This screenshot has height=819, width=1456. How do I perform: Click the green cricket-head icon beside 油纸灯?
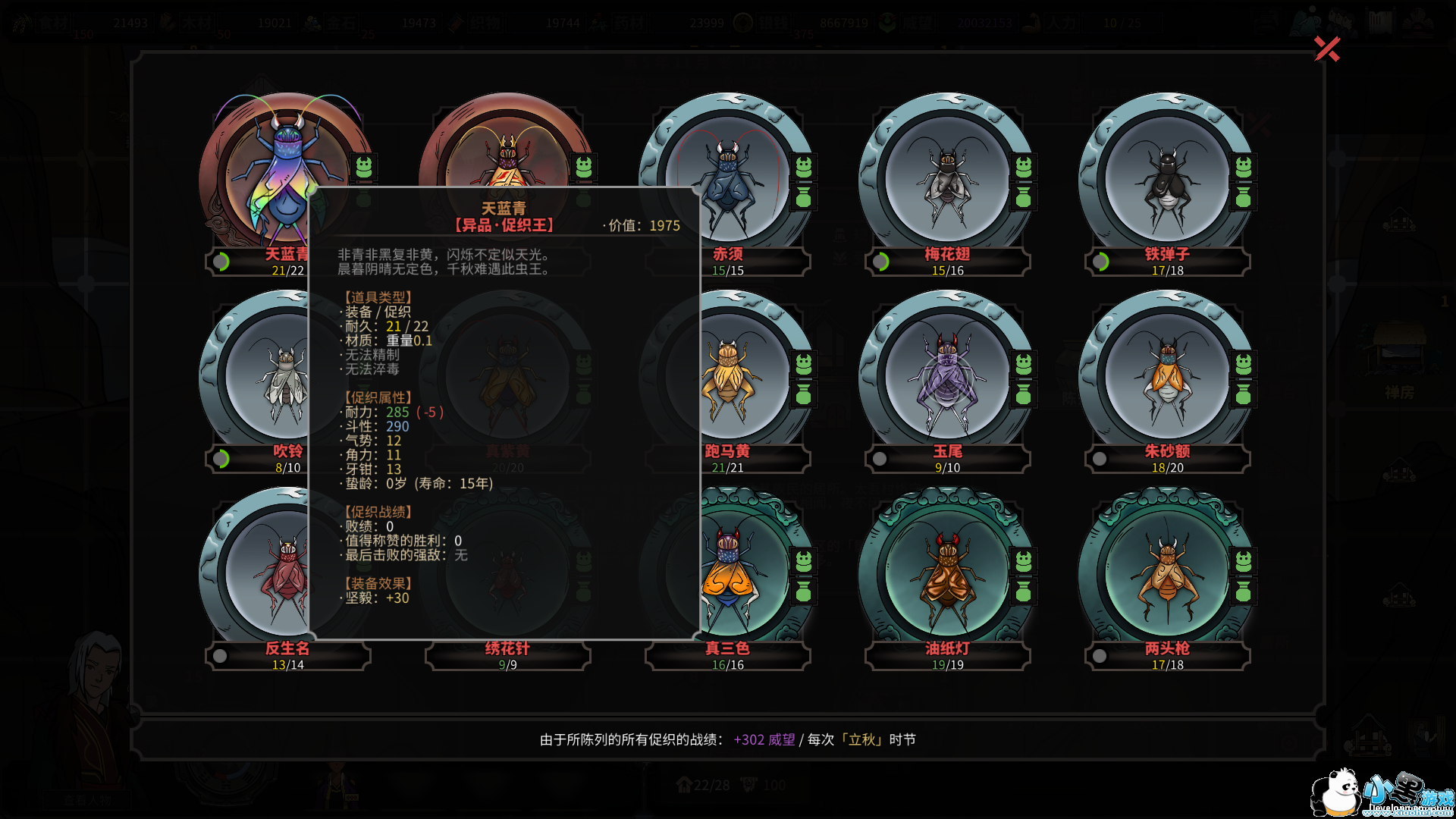click(1024, 560)
